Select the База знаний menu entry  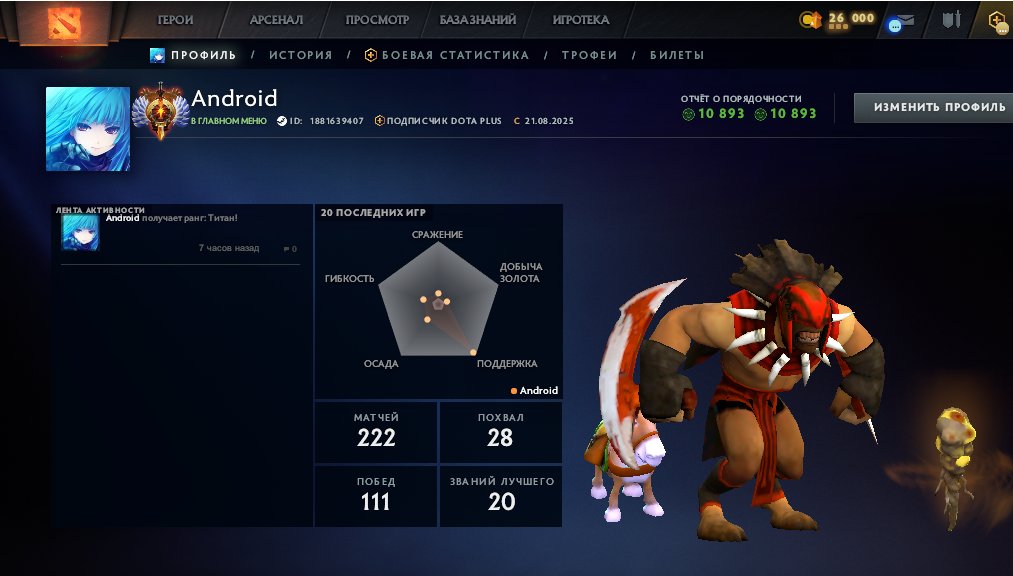(478, 20)
